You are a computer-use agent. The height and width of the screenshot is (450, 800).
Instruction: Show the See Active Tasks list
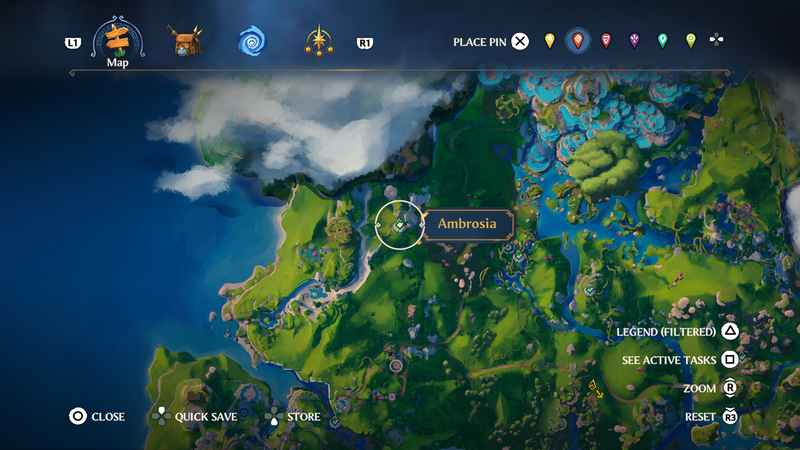(x=680, y=360)
